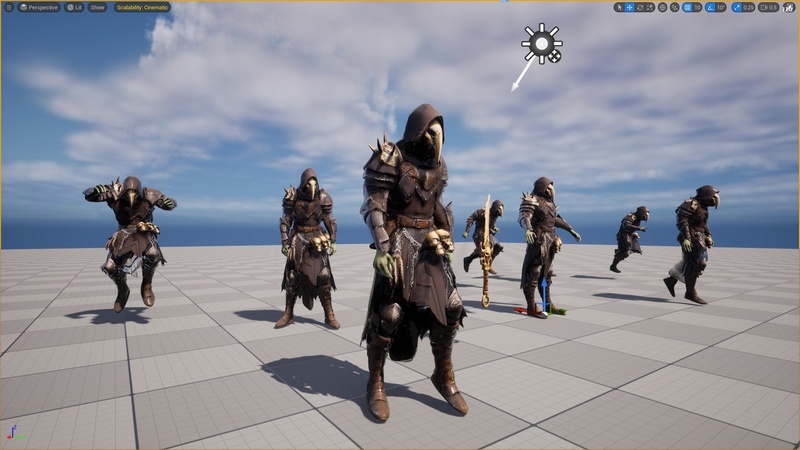This screenshot has height=450, width=800.
Task: Open the surface snapping options
Action: 675,7
